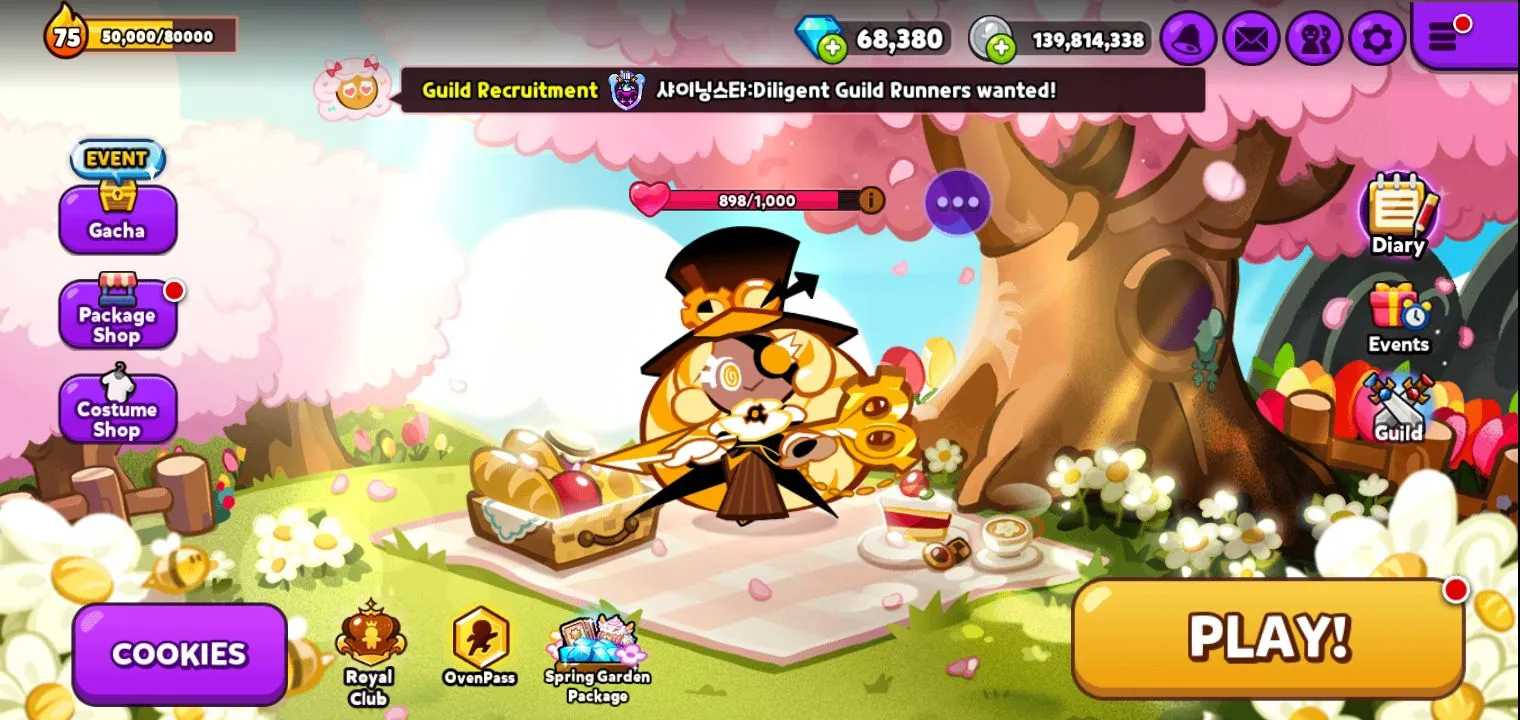Image resolution: width=1520 pixels, height=720 pixels.
Task: Open the notifications bell
Action: point(1189,39)
